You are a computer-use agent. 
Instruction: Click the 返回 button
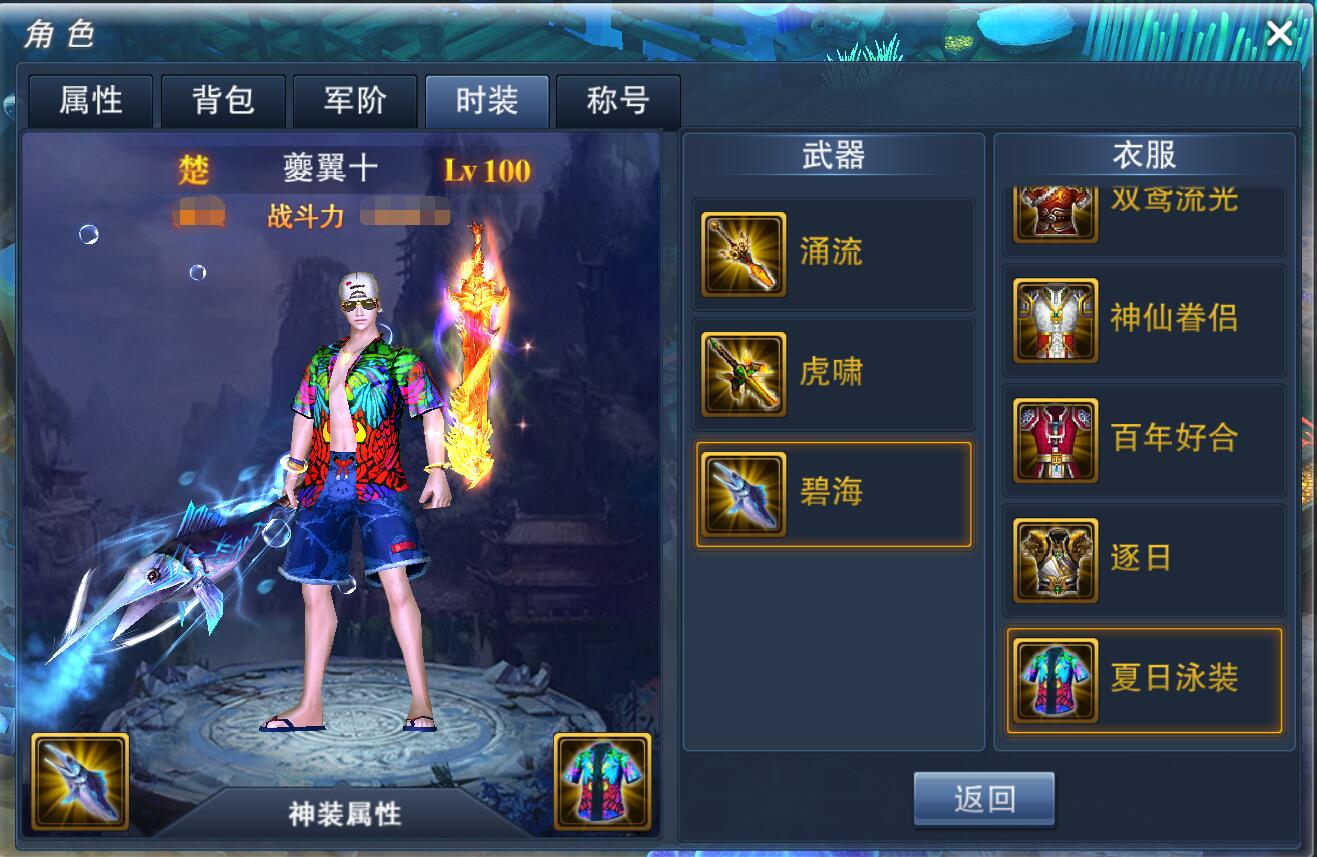click(984, 798)
